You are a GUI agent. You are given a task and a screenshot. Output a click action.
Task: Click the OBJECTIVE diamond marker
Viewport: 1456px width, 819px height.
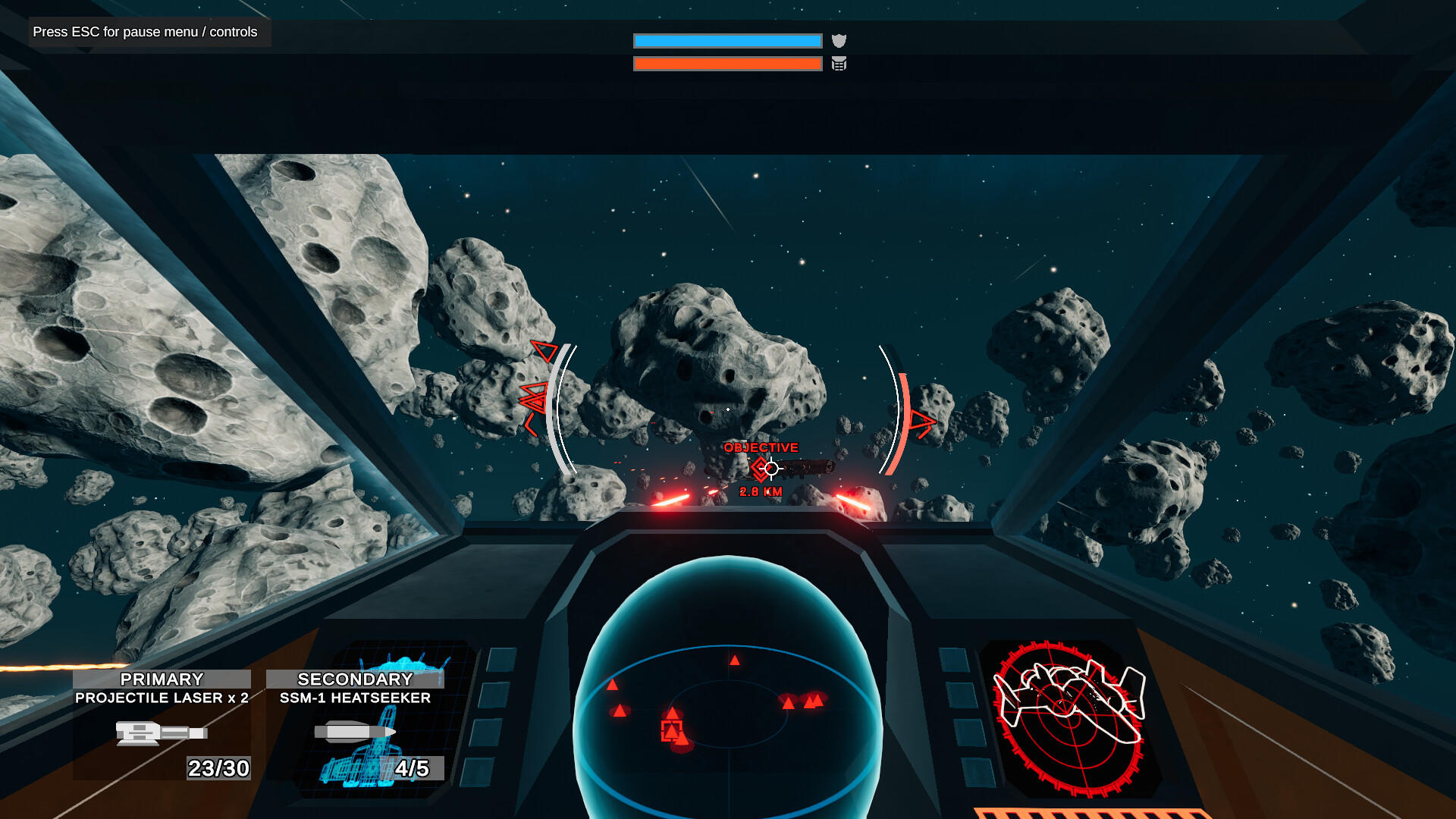762,468
